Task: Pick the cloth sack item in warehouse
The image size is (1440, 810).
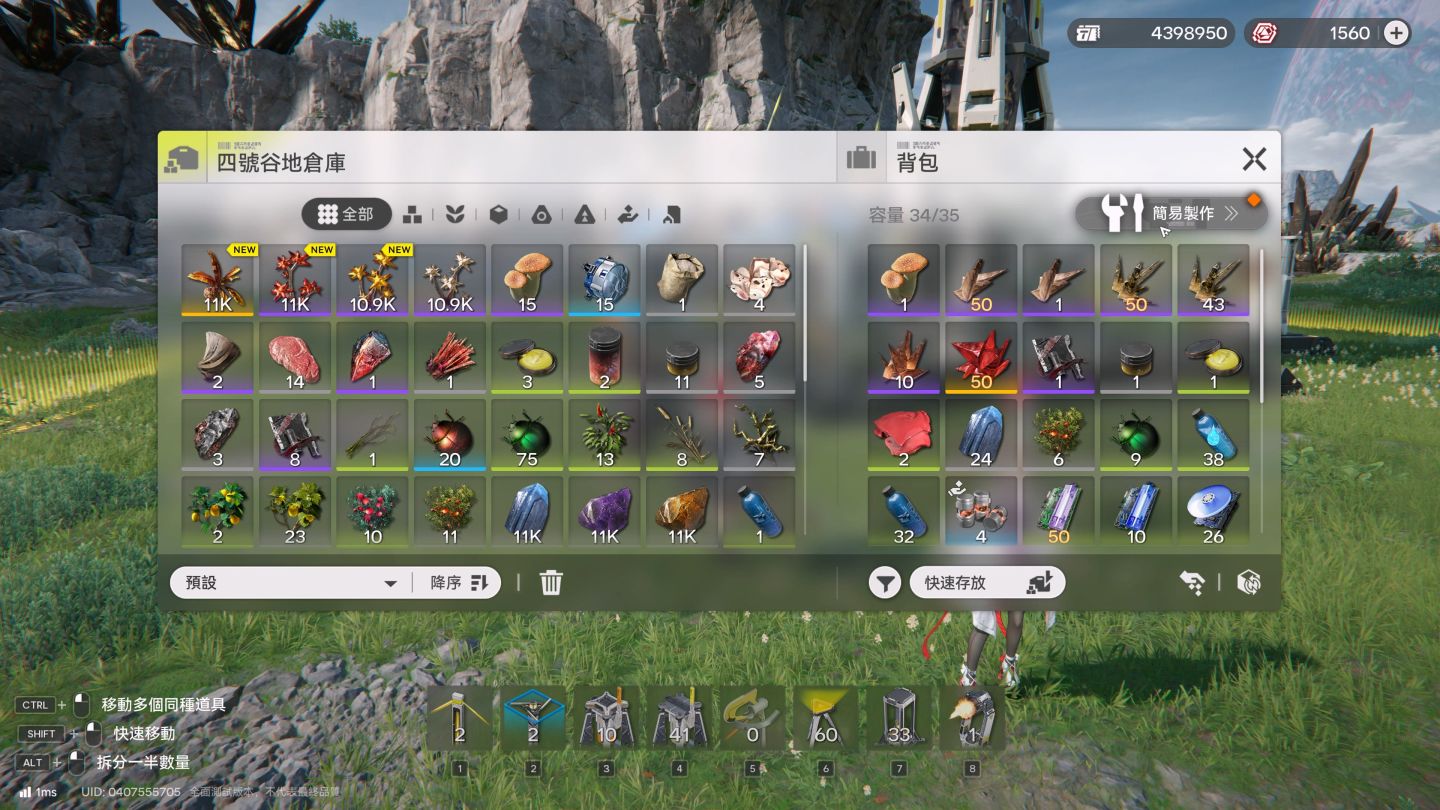Action: point(682,280)
